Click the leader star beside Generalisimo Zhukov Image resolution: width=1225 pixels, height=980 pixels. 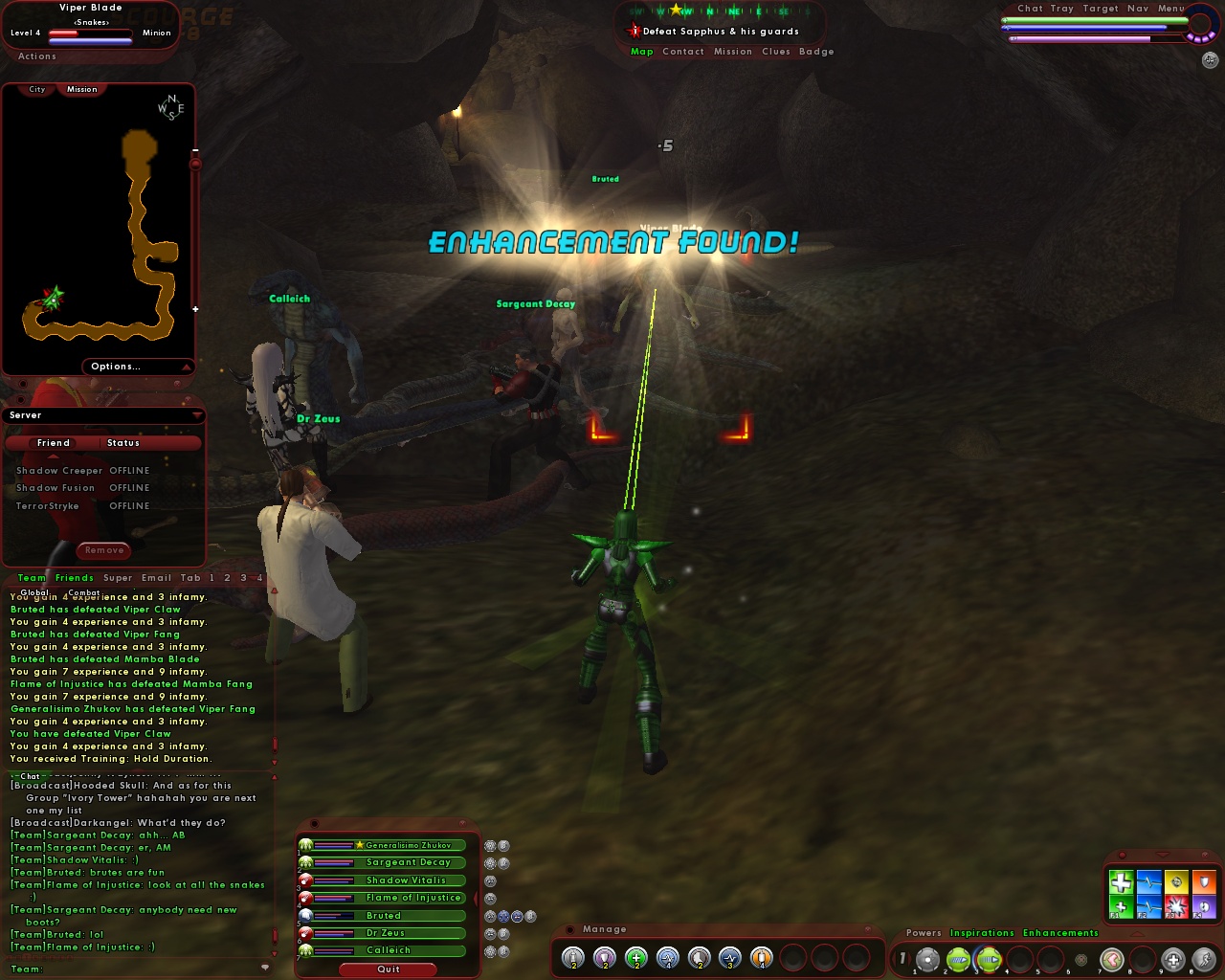[x=360, y=845]
